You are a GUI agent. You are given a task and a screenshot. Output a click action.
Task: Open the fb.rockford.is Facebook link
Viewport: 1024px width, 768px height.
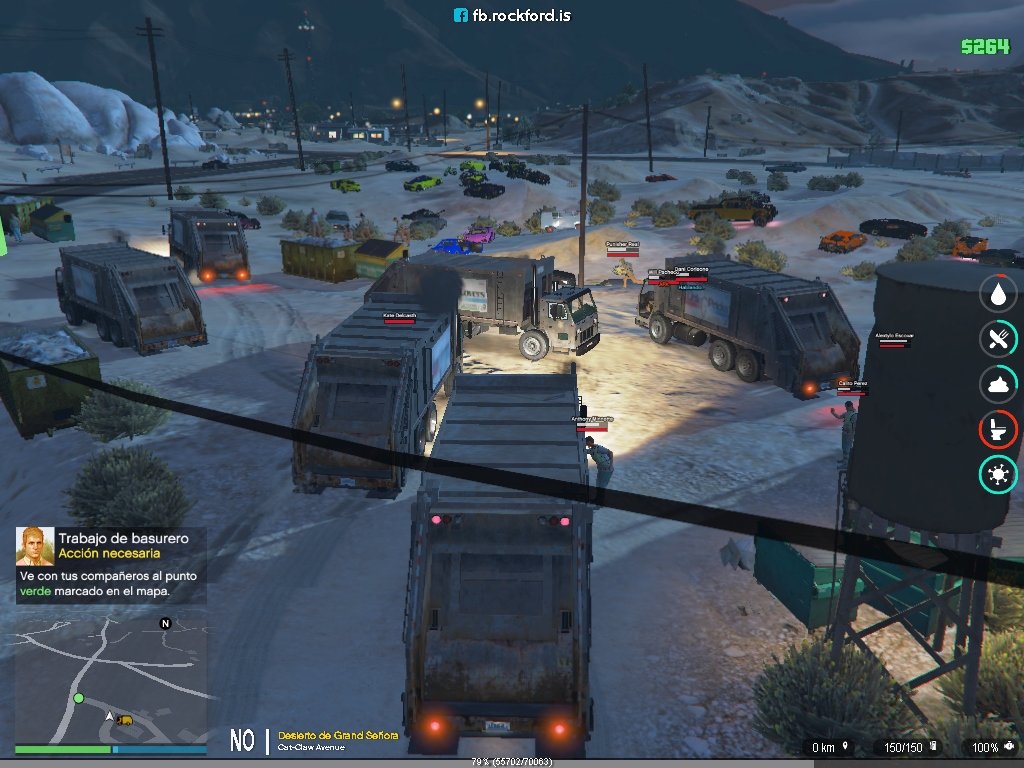click(x=512, y=15)
